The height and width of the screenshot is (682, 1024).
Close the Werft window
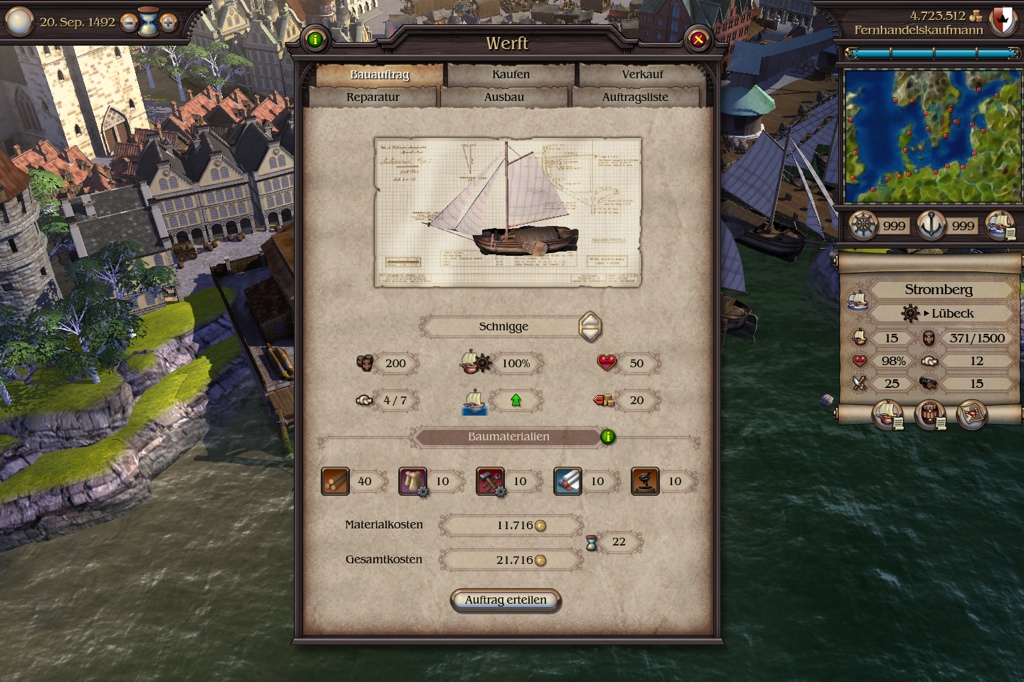[x=698, y=40]
